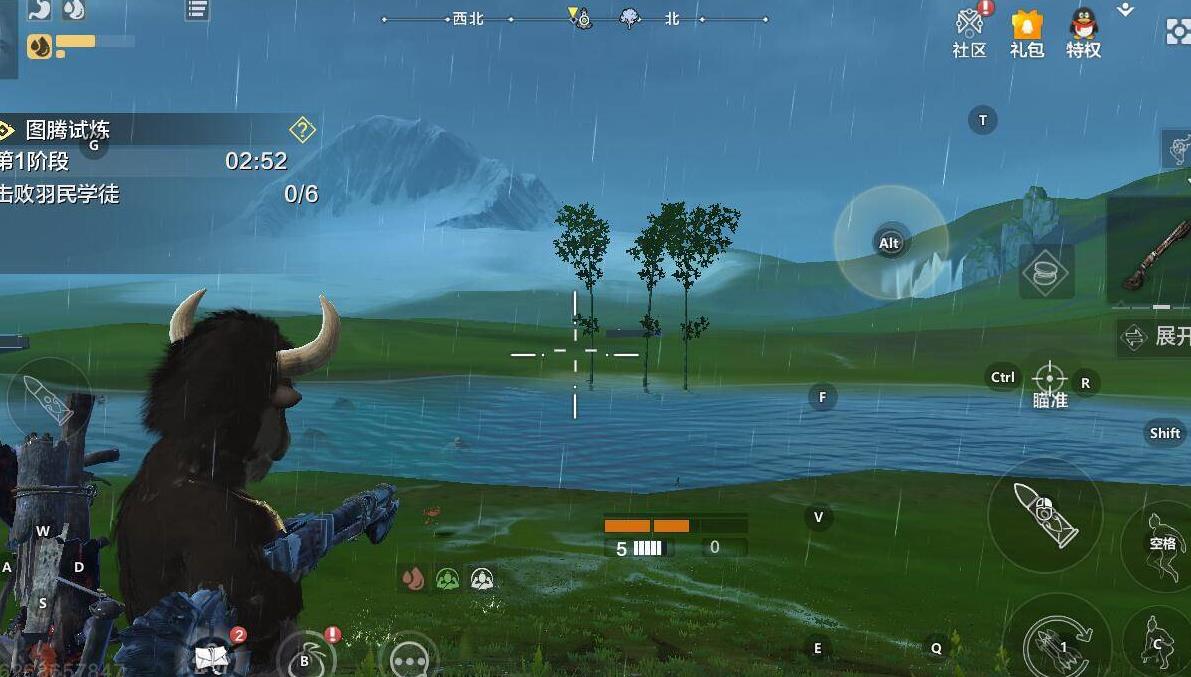Click the question mark beside 图腾试炼
Image resolution: width=1191 pixels, height=677 pixels.
[302, 130]
